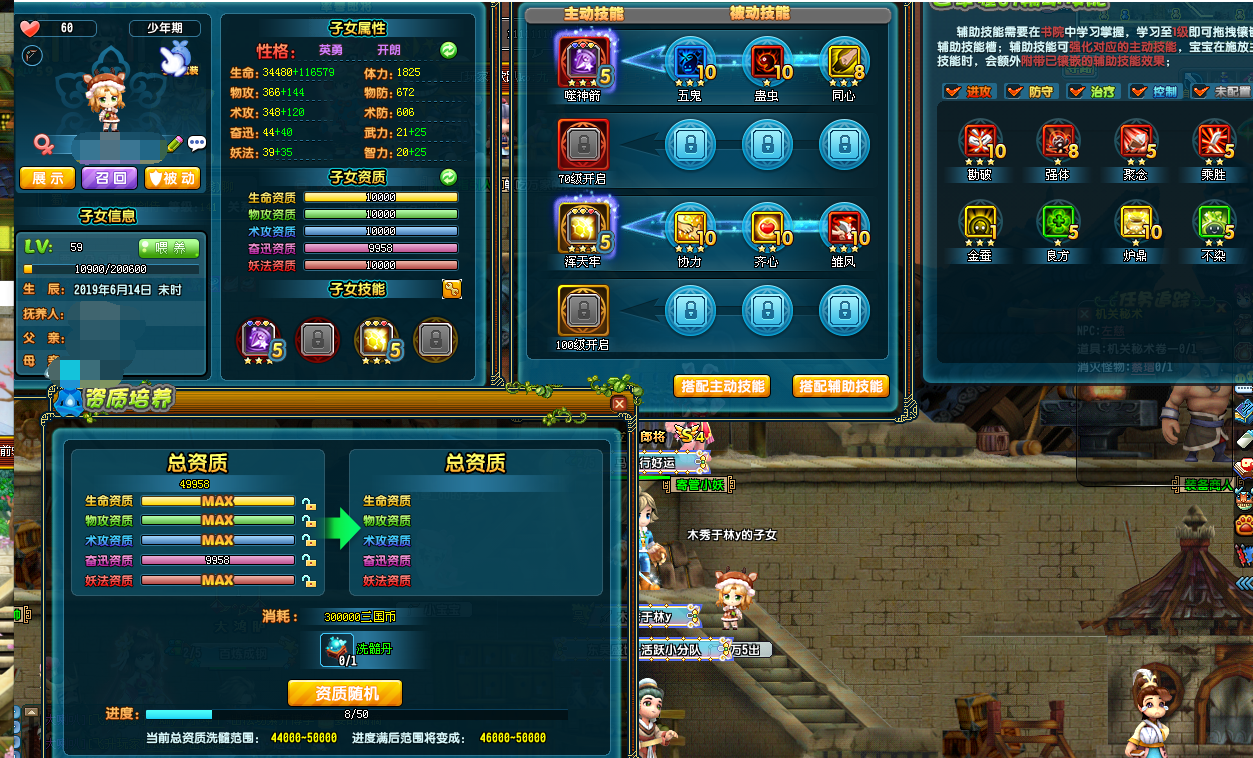
Task: Select the 金蚕 skill in the list
Action: tap(979, 222)
